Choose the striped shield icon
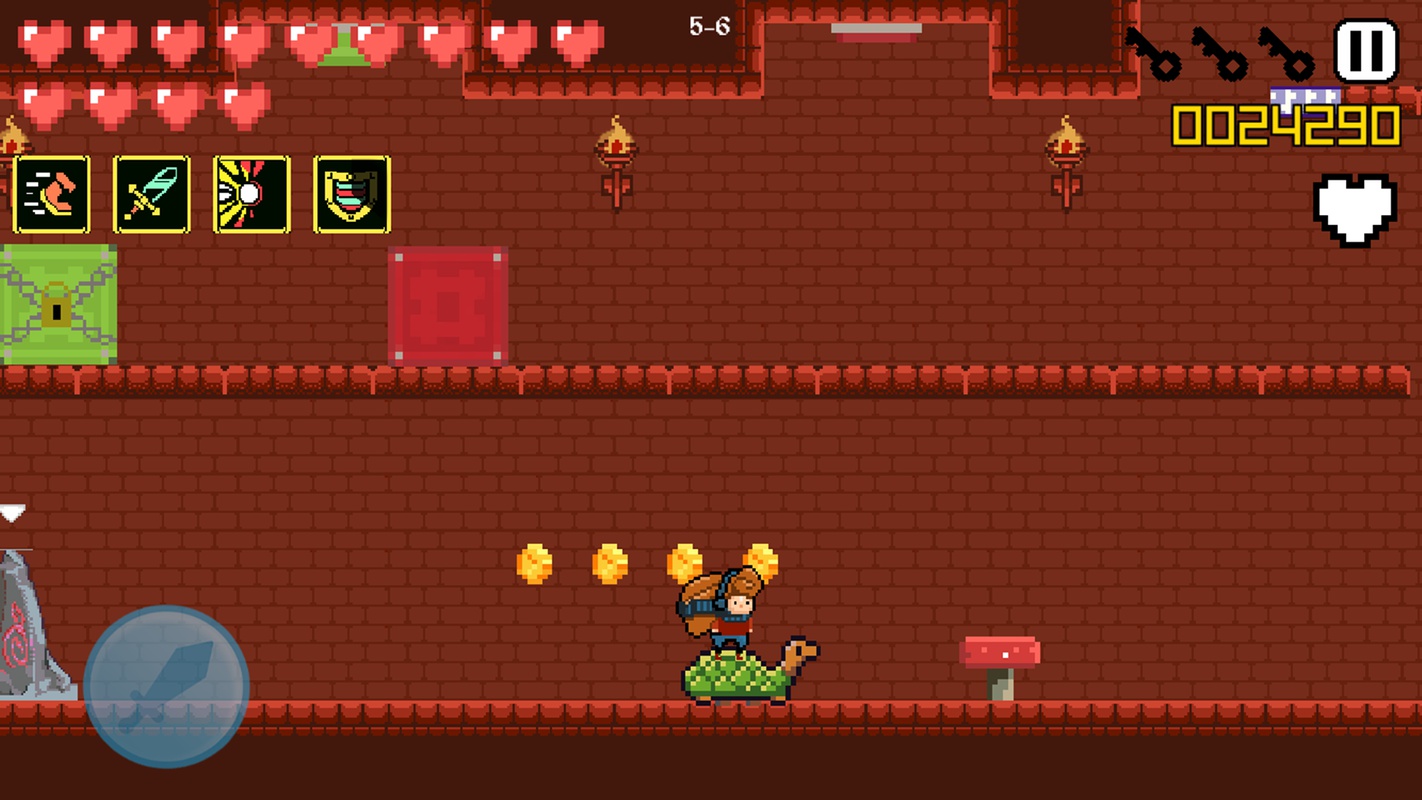Image resolution: width=1422 pixels, height=800 pixels. pyautogui.click(x=352, y=194)
